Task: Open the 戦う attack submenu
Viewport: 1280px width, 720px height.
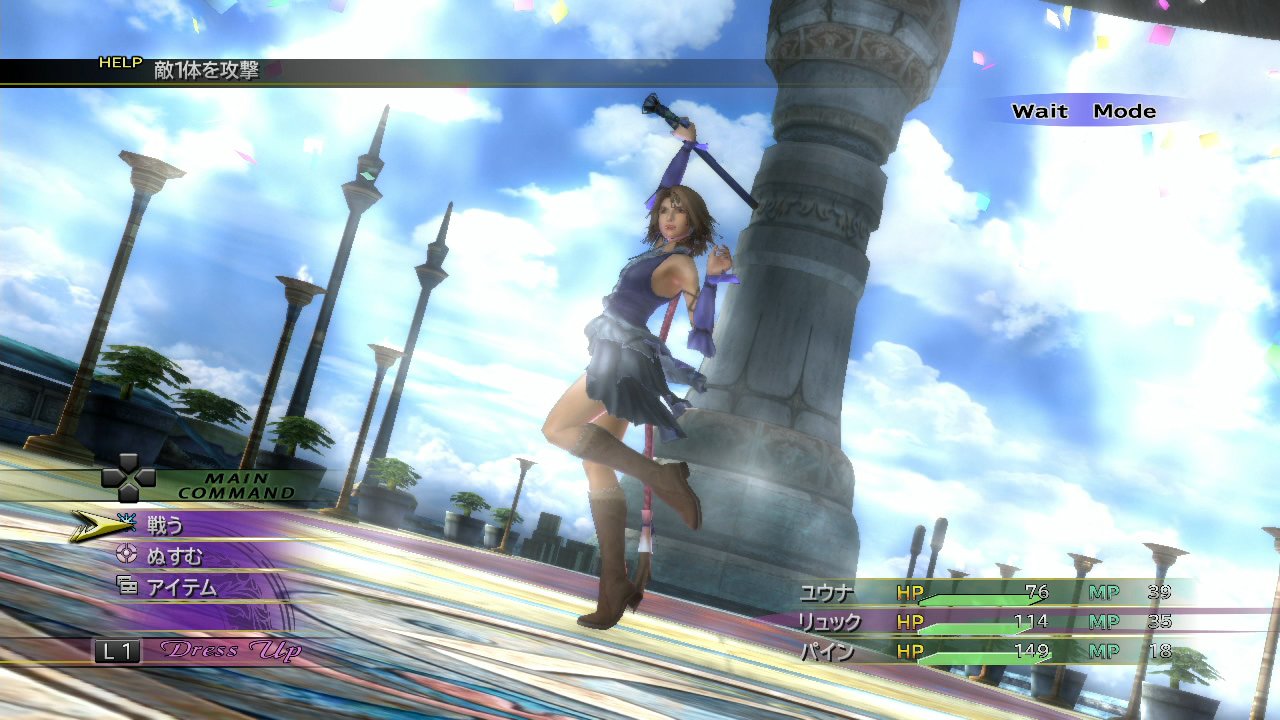Action: tap(165, 522)
